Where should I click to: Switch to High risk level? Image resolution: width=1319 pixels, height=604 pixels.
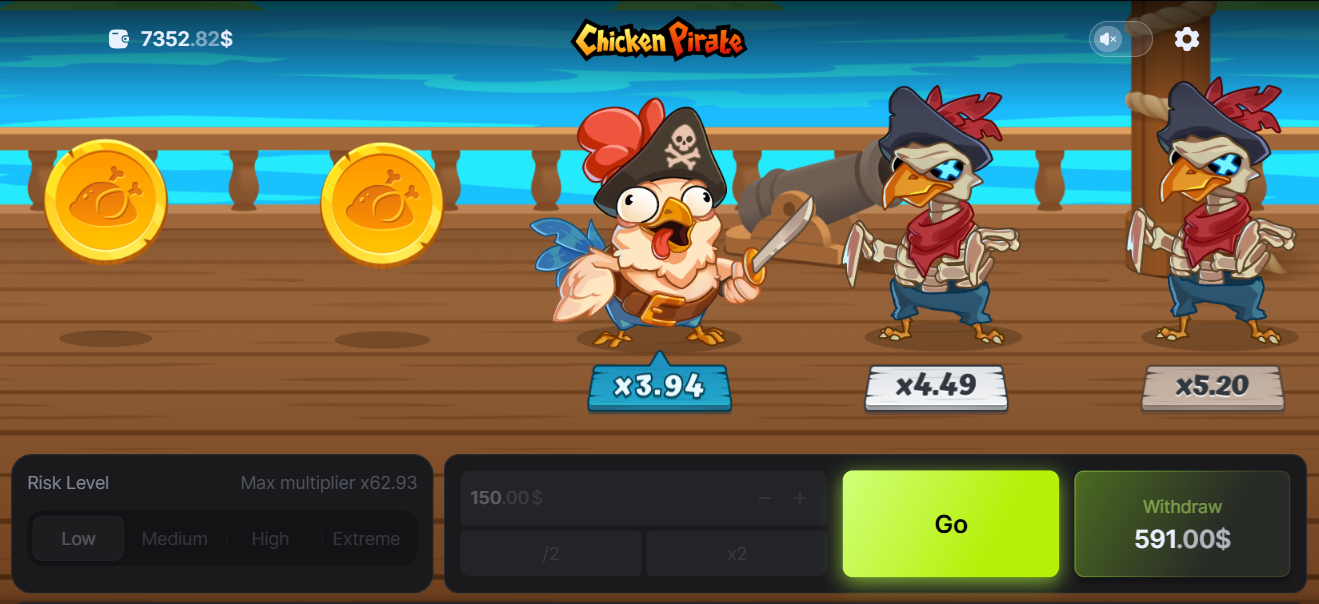click(x=270, y=539)
